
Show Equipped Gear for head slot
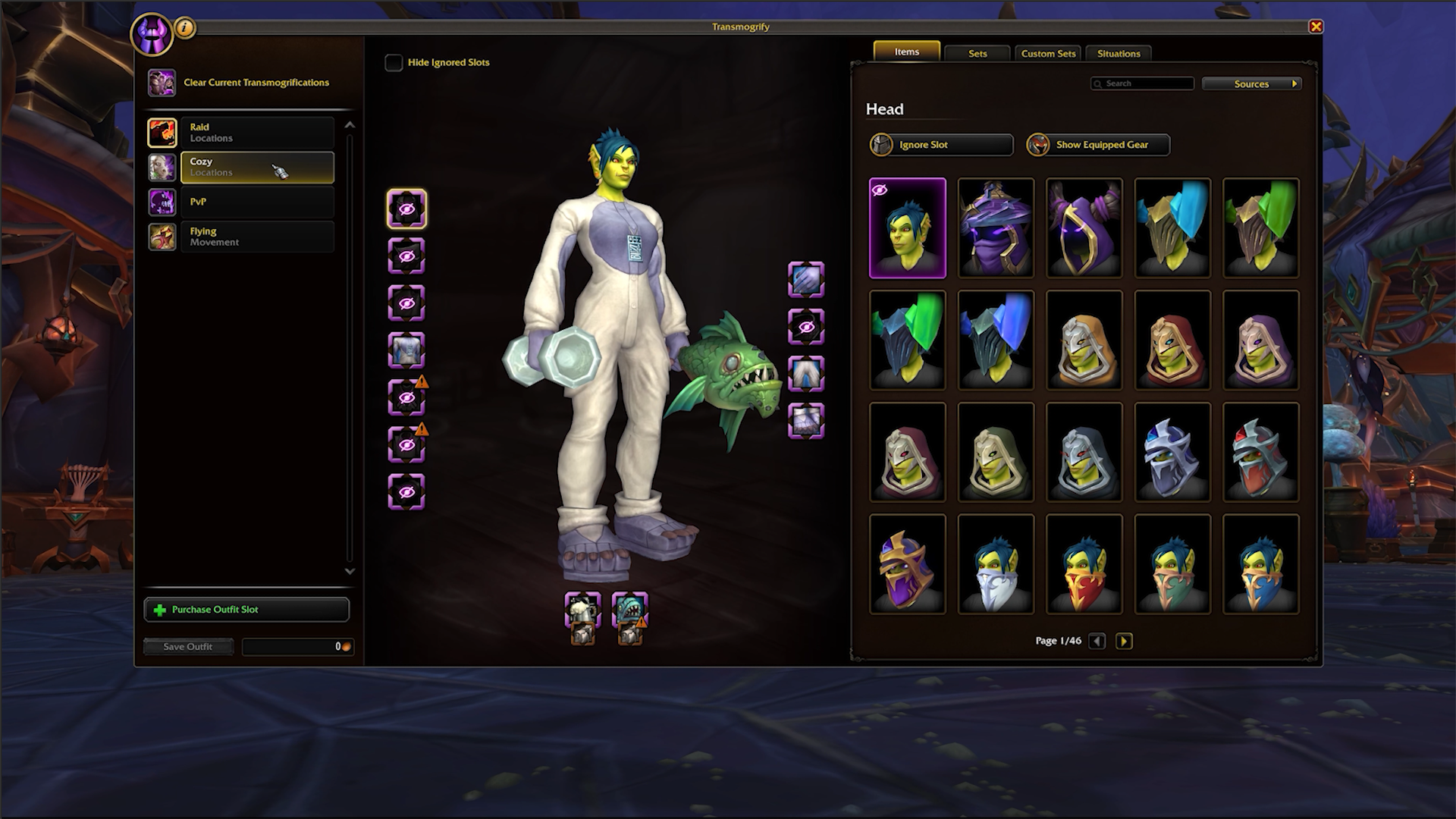tap(1098, 145)
